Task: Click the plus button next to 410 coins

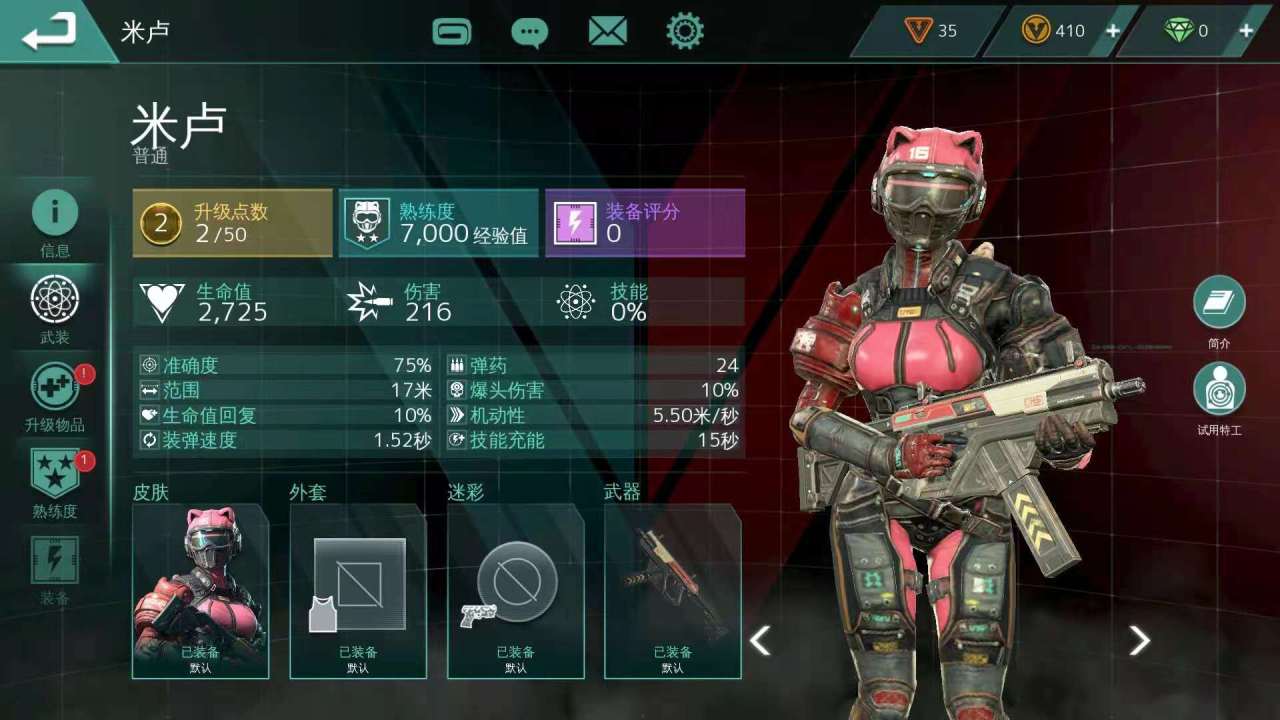Action: pyautogui.click(x=1111, y=31)
